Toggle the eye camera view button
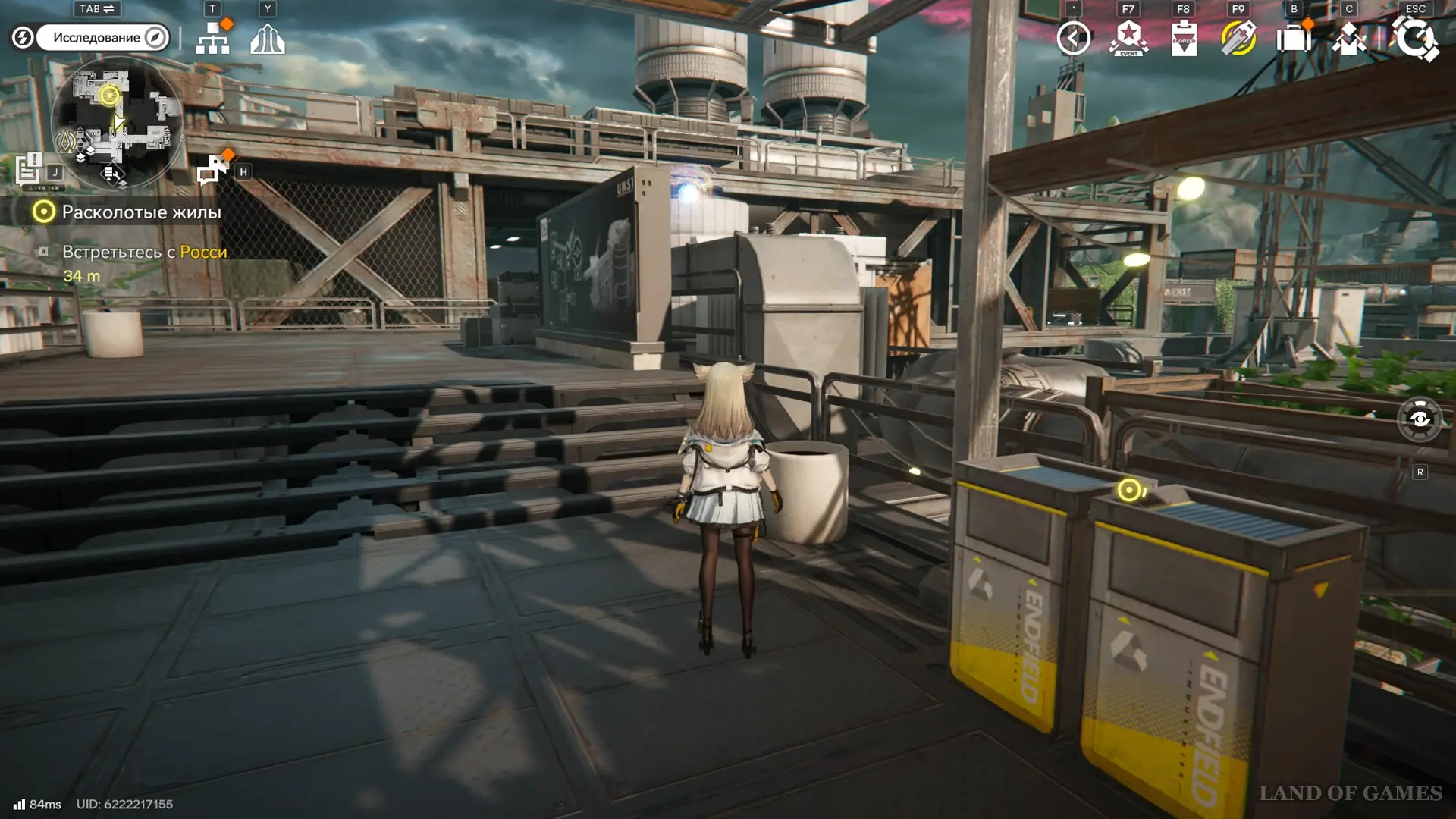Image resolution: width=1456 pixels, height=819 pixels. (x=1420, y=419)
